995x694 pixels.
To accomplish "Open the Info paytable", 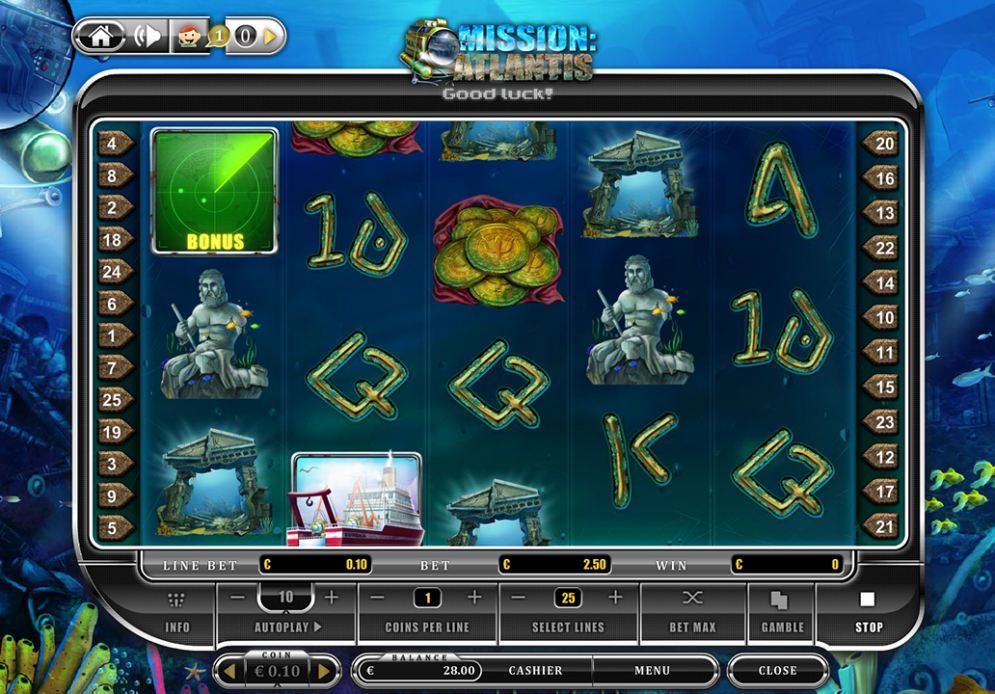I will [x=177, y=612].
